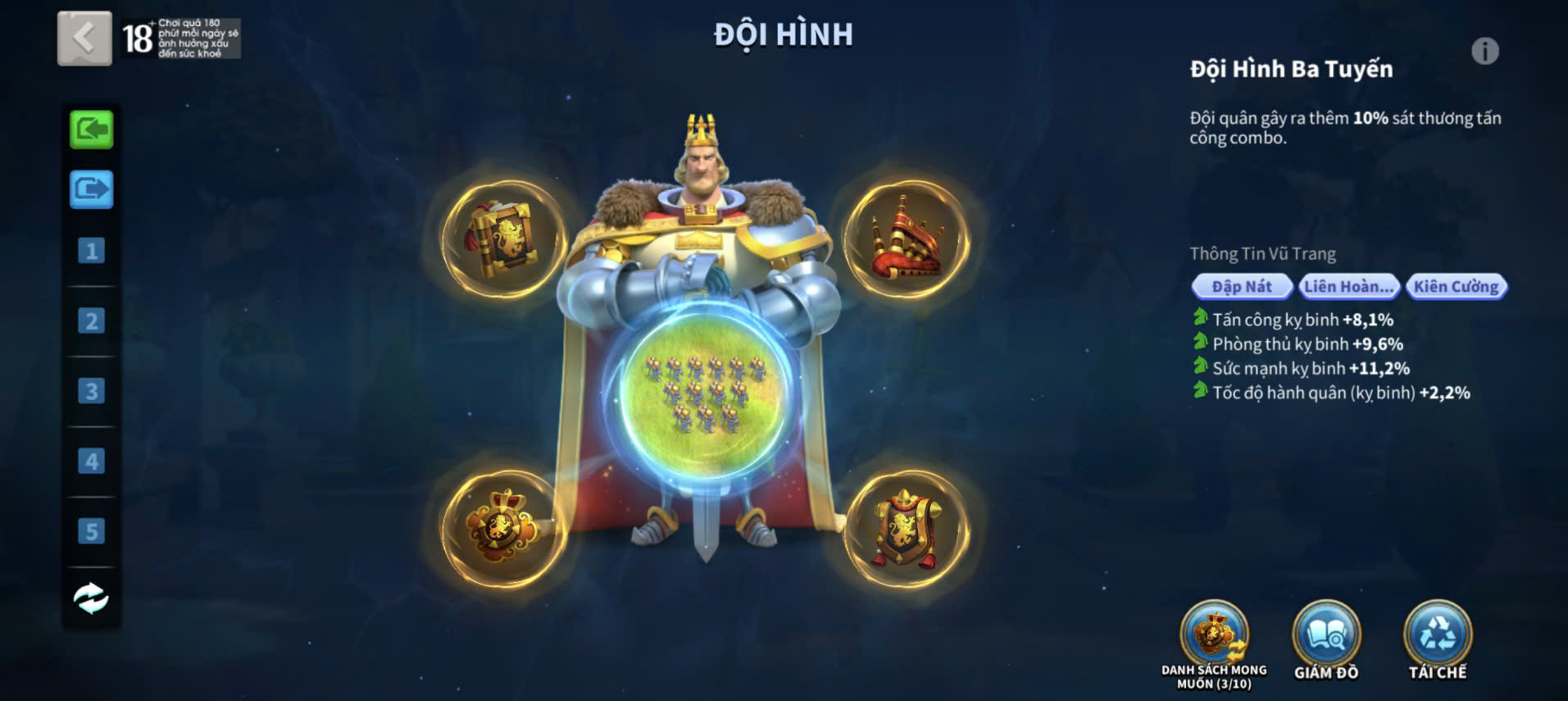This screenshot has width=1568, height=701.
Task: Switch to formation preset 1
Action: coord(91,250)
